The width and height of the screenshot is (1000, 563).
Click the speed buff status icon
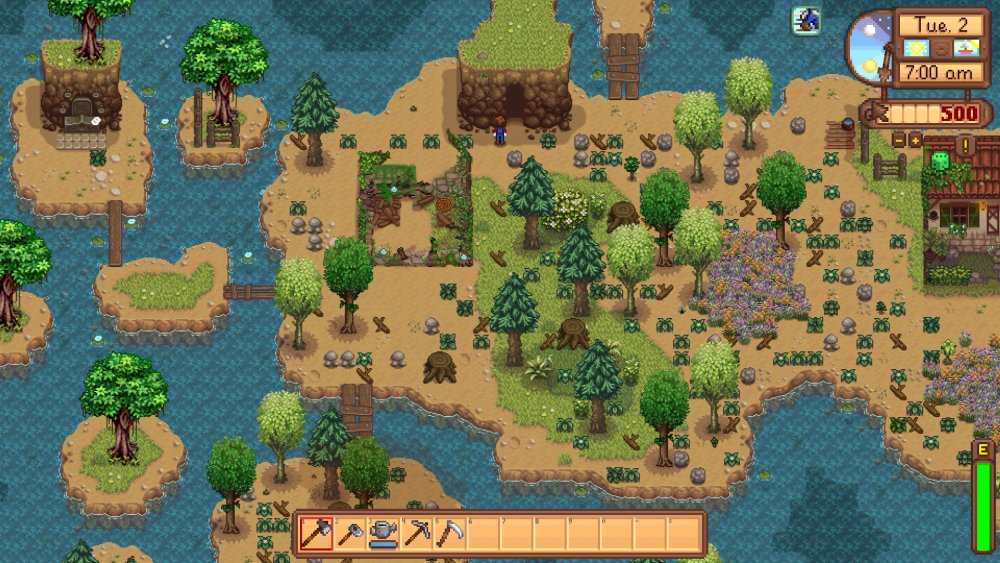[x=806, y=20]
